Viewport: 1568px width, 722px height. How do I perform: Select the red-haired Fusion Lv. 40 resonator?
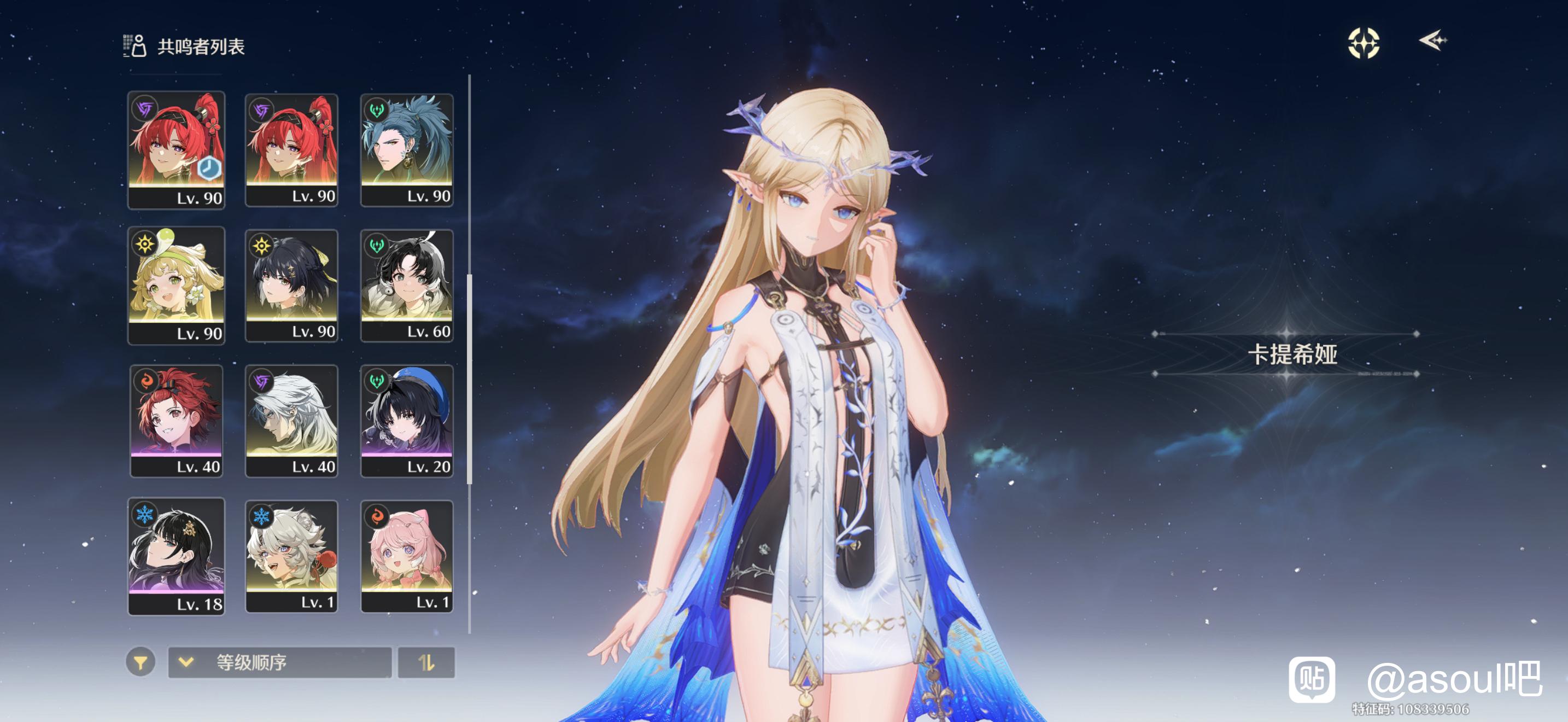(x=176, y=420)
